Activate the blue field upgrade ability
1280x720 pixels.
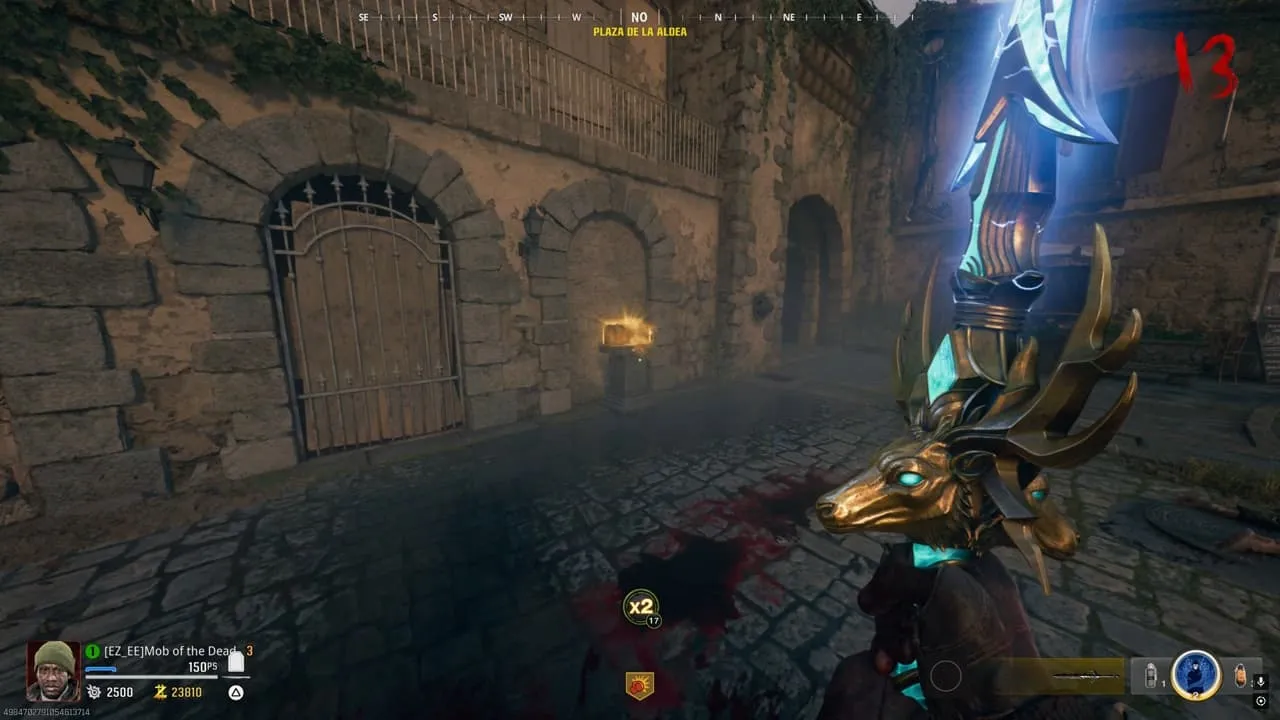[1195, 675]
